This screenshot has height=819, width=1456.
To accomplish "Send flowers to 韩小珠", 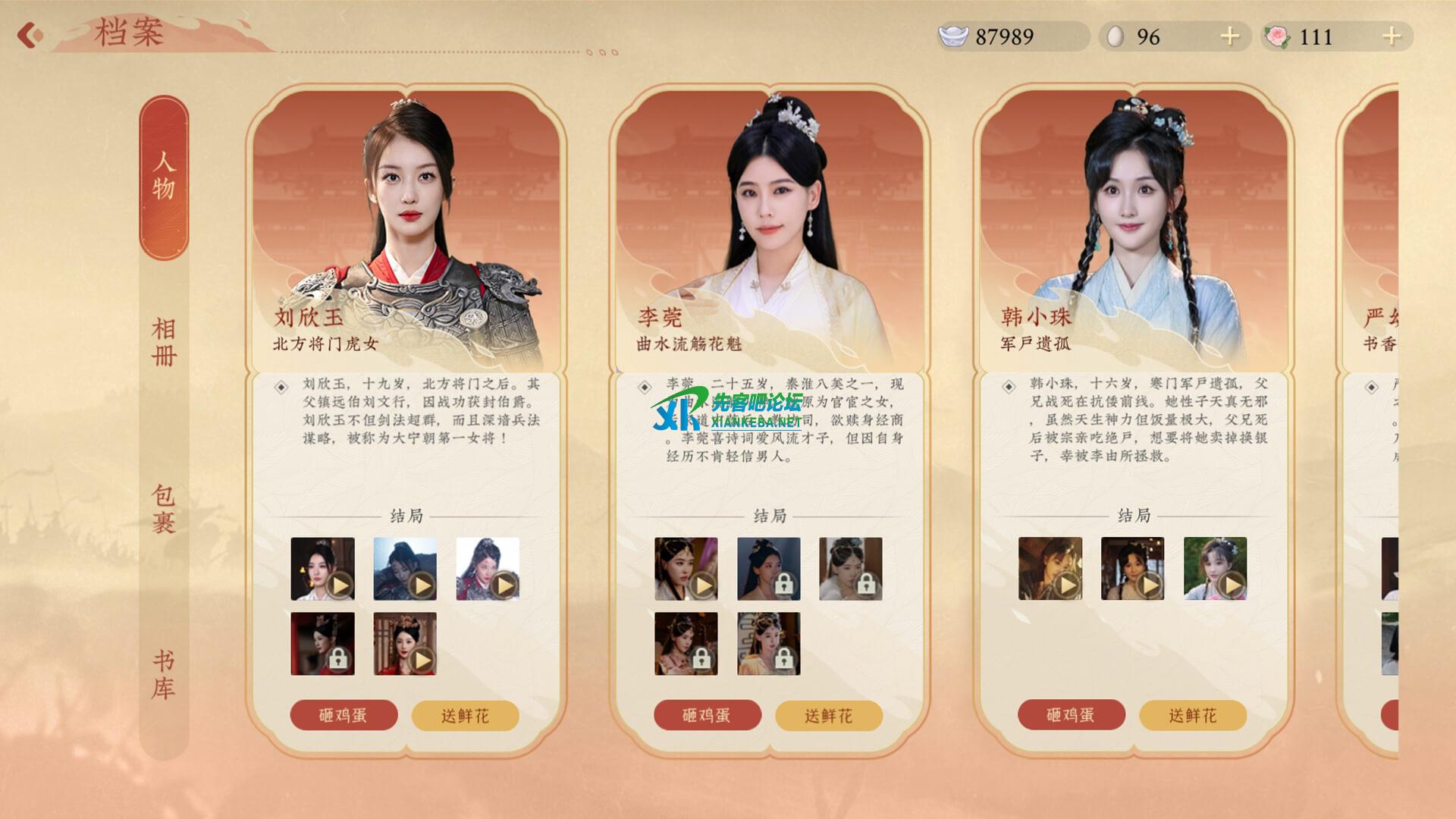I will pyautogui.click(x=1192, y=715).
